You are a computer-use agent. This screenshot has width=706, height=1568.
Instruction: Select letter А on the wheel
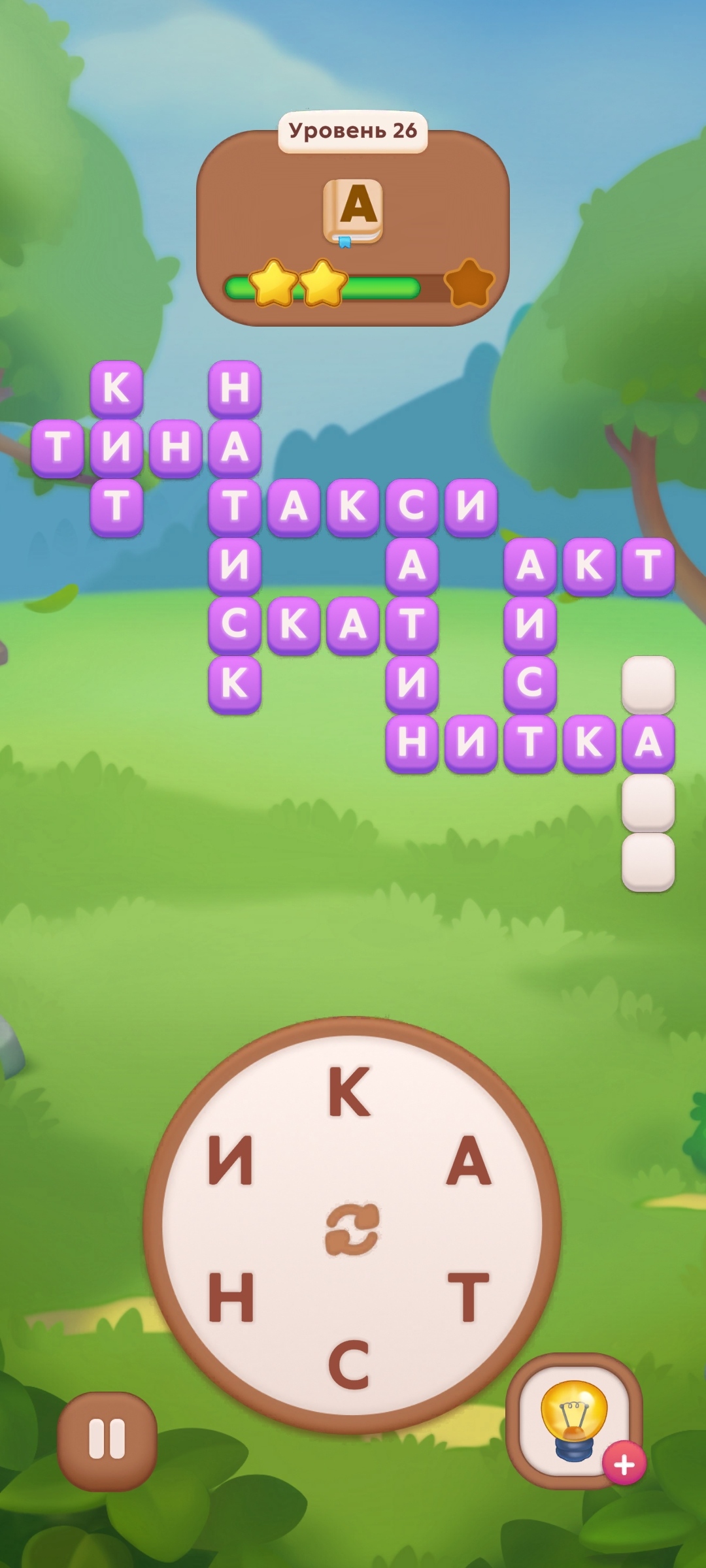[468, 1161]
